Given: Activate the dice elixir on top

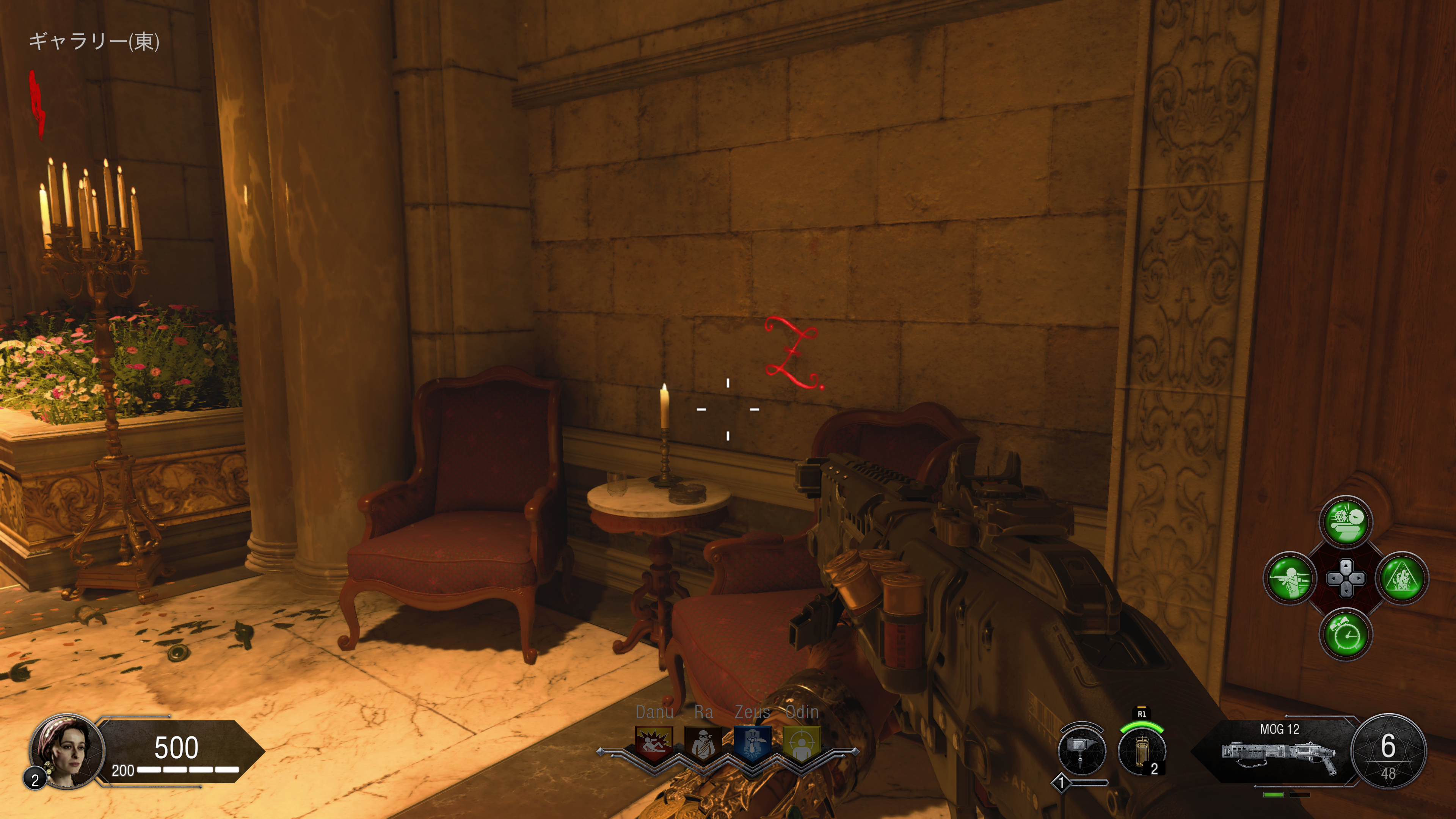Looking at the screenshot, I should (1346, 521).
